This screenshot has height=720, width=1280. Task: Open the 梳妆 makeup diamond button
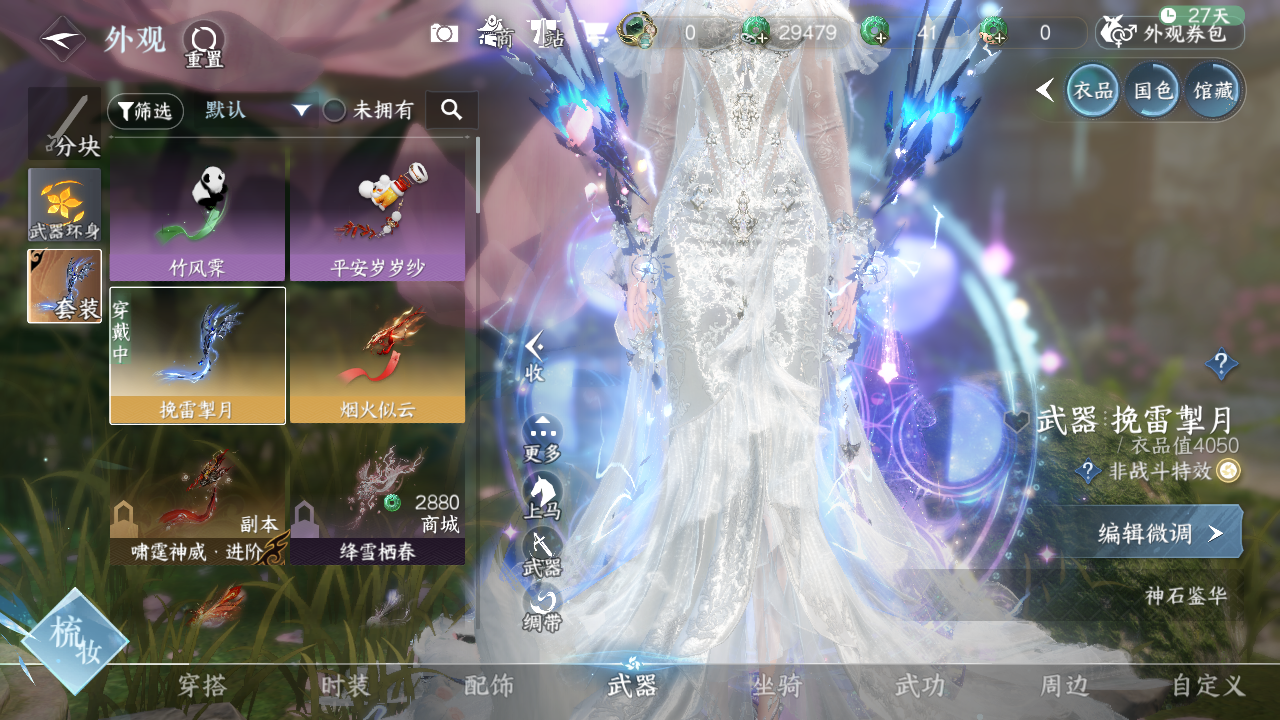point(75,642)
